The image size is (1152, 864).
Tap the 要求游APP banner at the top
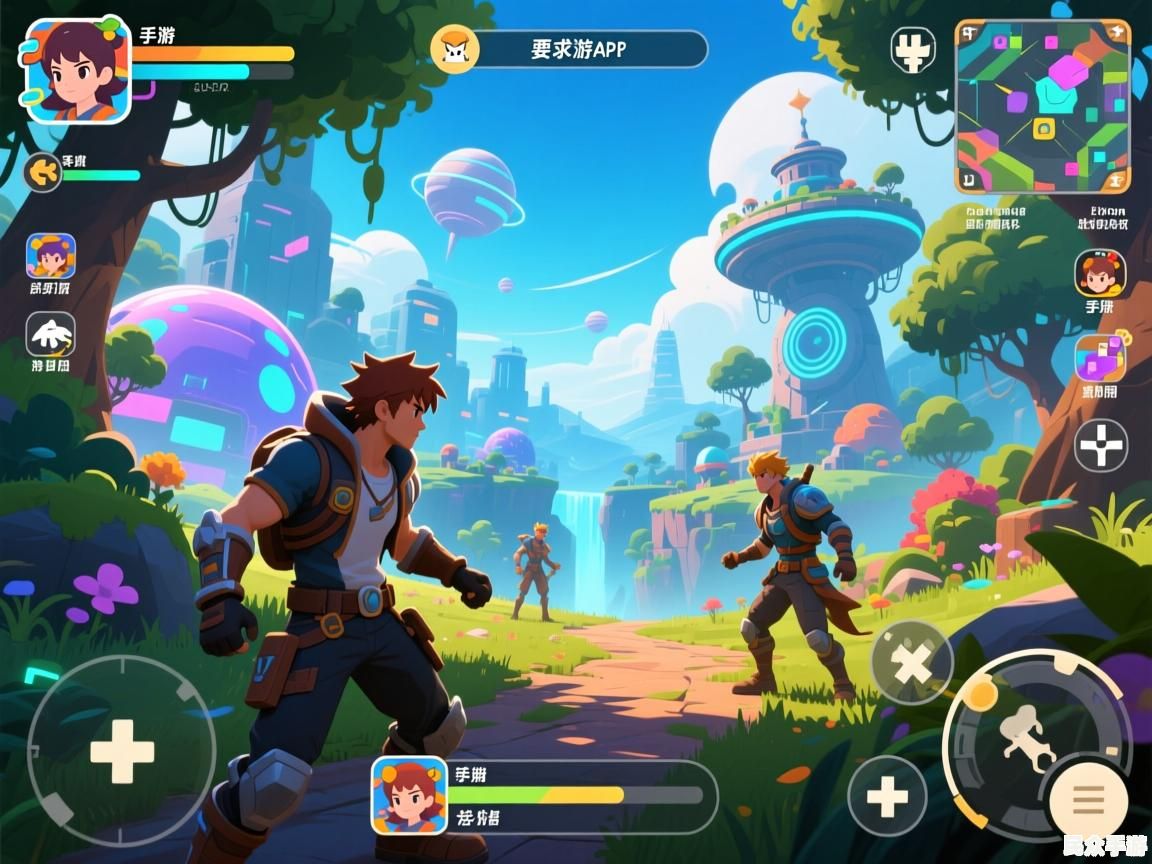point(570,49)
